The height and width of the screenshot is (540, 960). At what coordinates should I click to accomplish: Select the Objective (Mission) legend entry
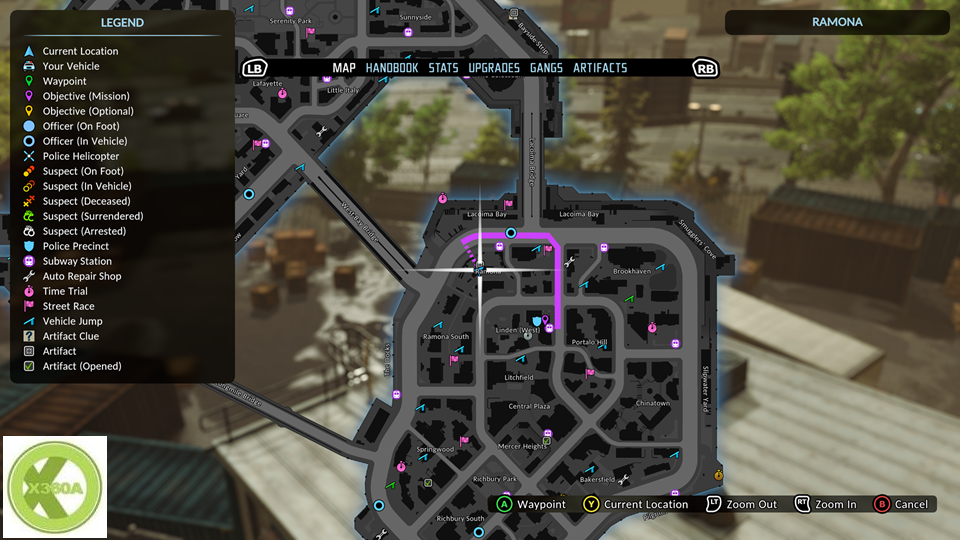tap(87, 96)
